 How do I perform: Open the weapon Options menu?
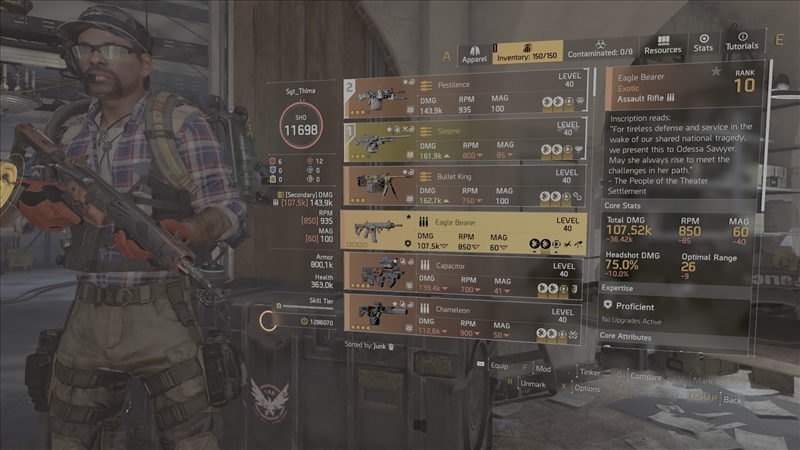point(586,388)
